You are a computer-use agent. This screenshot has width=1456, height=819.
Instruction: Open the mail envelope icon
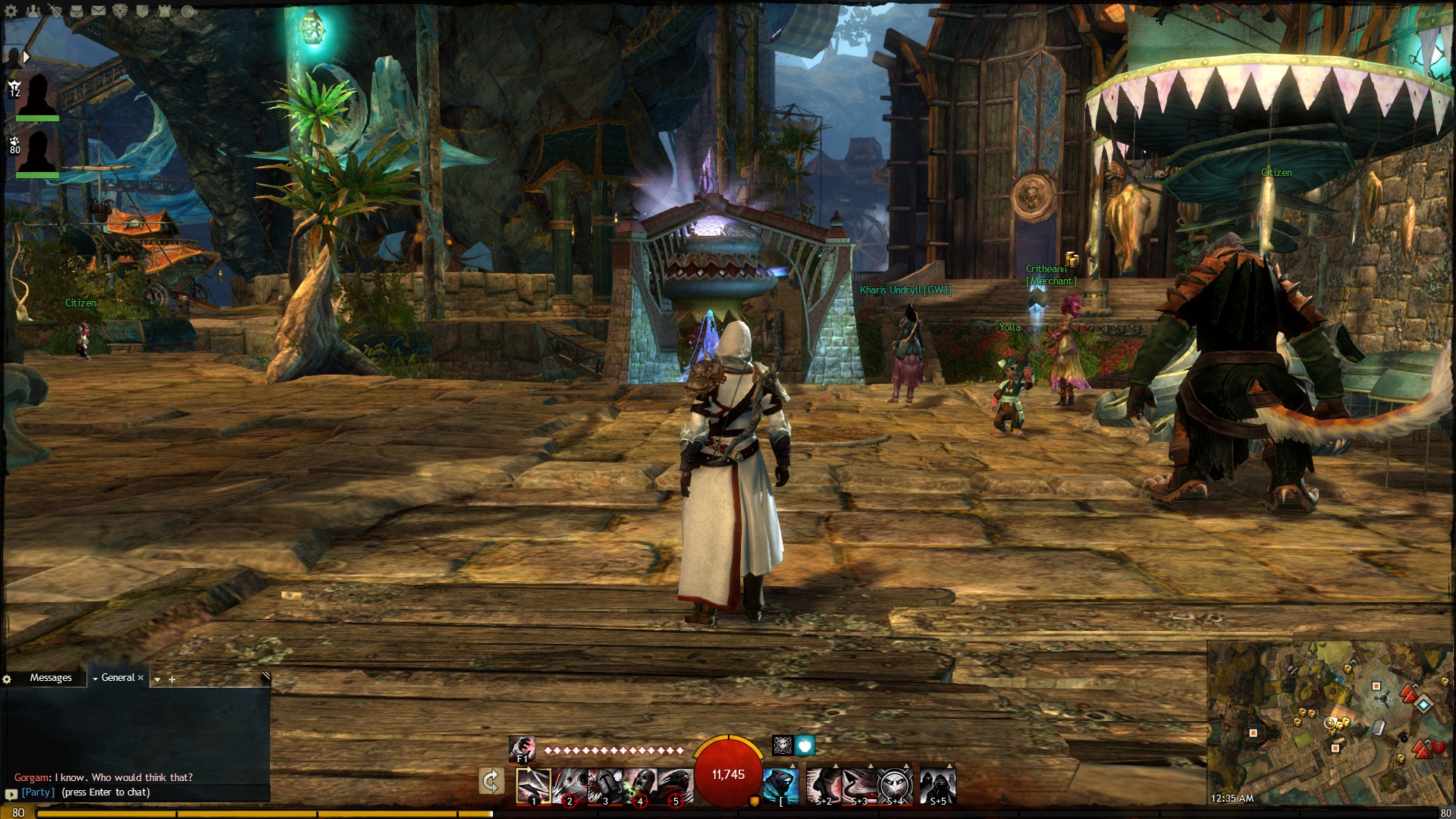coord(99,11)
